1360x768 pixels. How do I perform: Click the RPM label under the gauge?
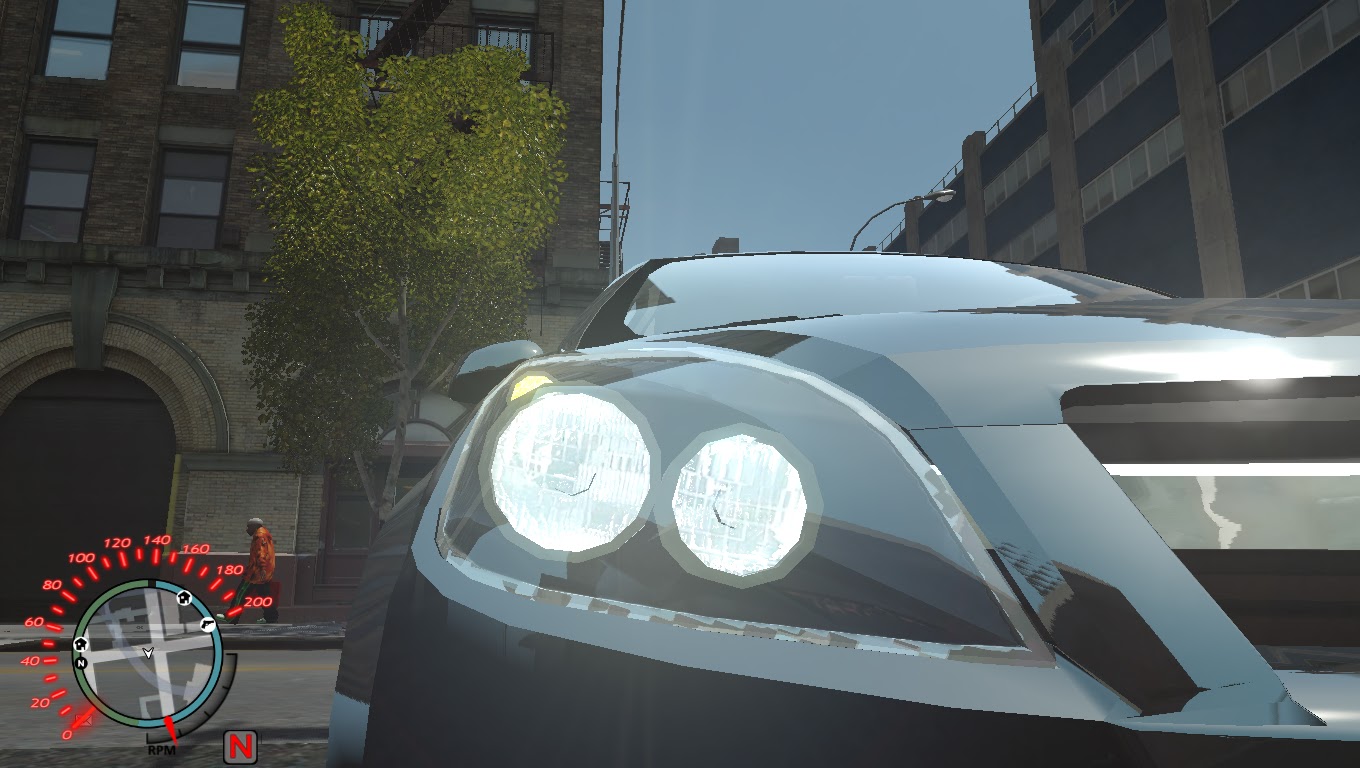click(x=163, y=748)
